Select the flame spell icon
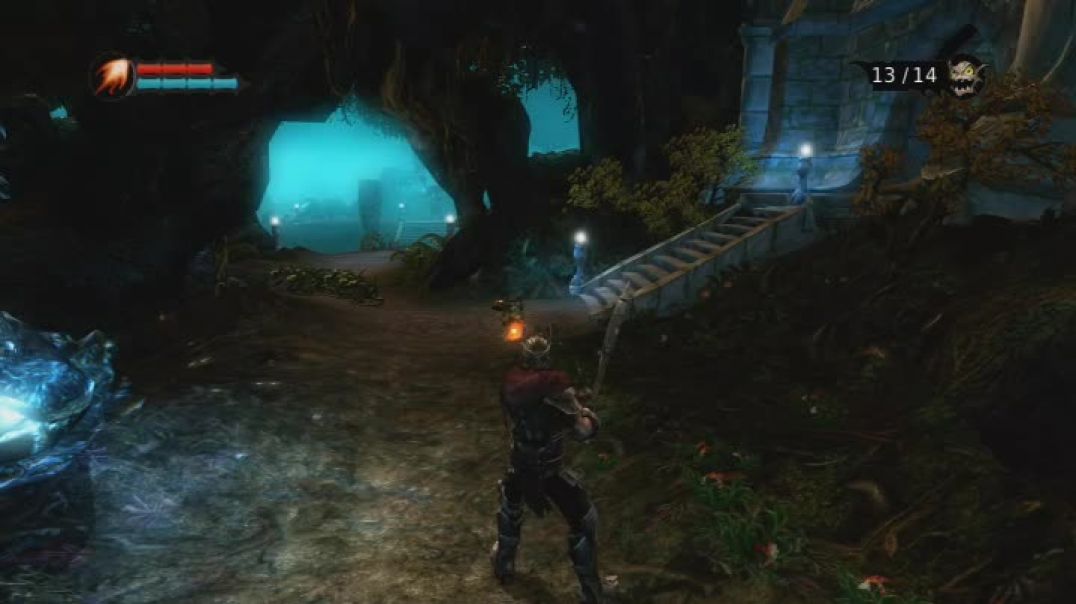 112,77
